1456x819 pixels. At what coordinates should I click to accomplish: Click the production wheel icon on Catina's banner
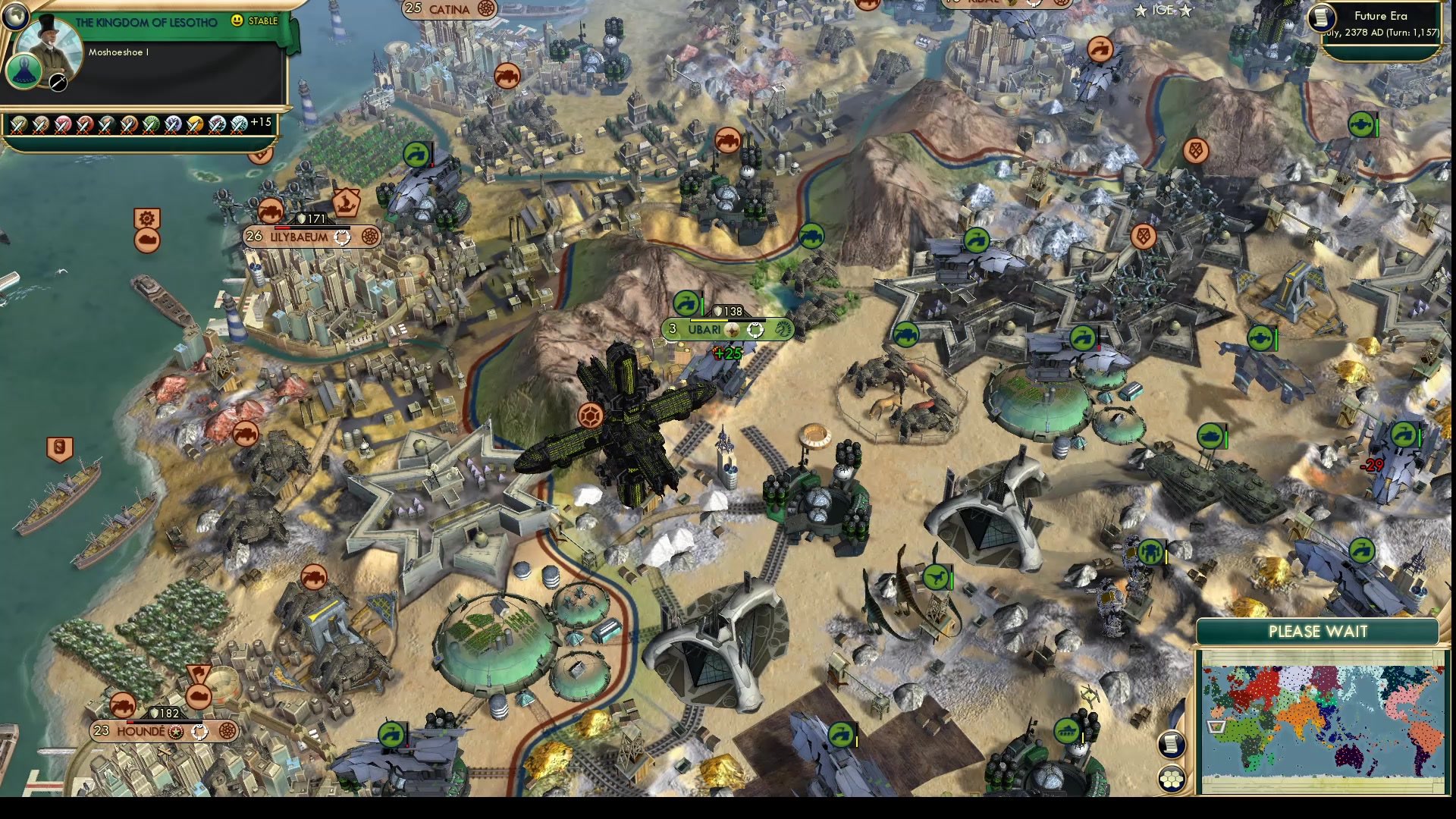point(486,9)
